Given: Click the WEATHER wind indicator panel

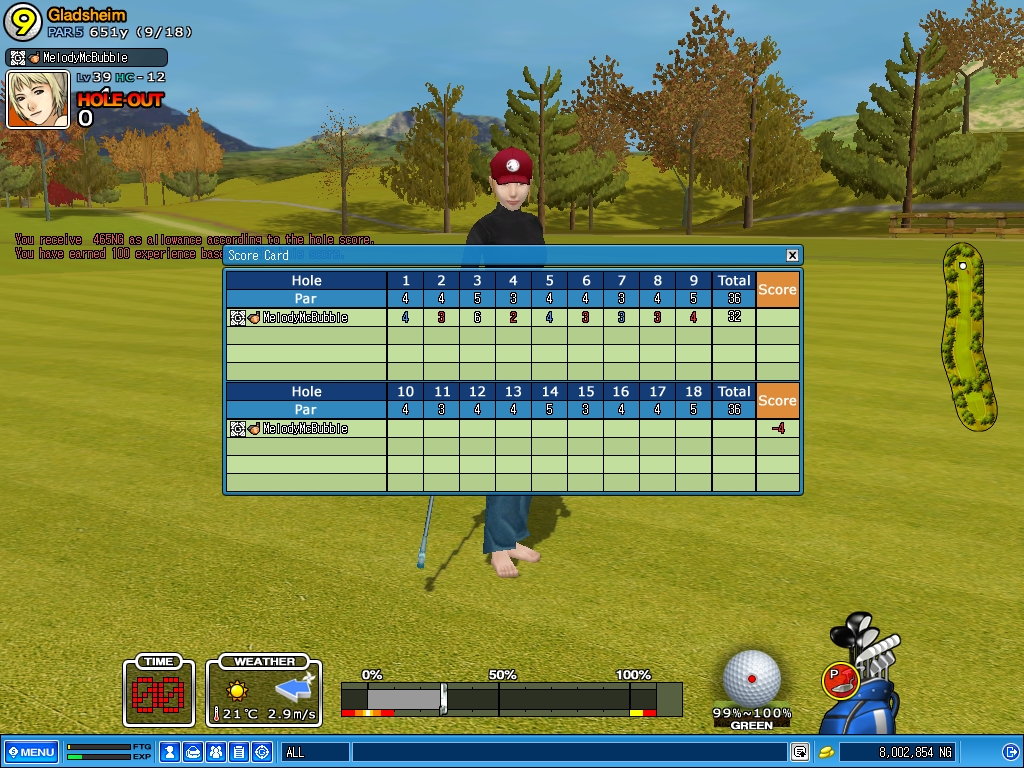Looking at the screenshot, I should [265, 691].
